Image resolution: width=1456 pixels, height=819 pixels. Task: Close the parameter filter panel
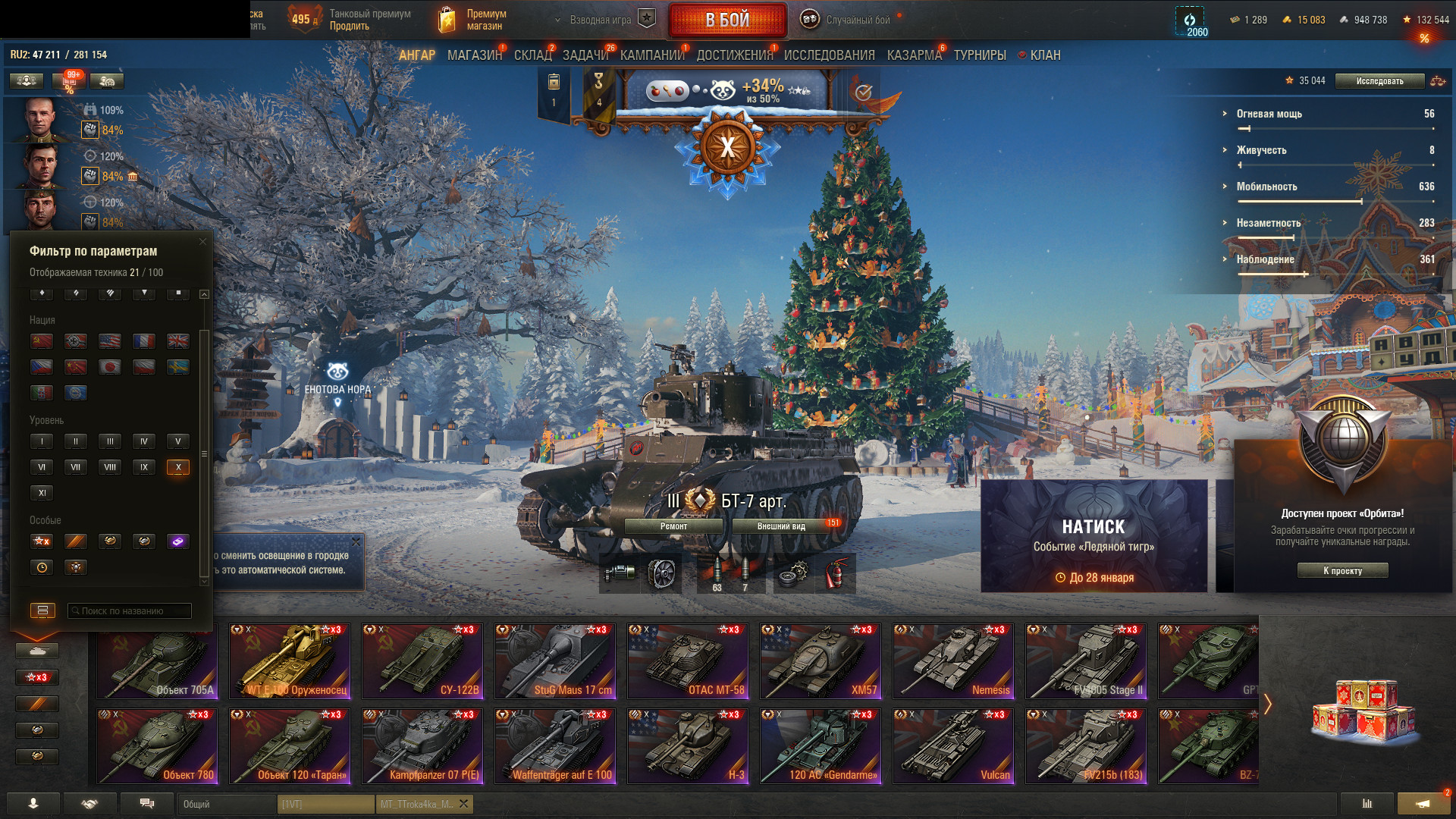[202, 242]
